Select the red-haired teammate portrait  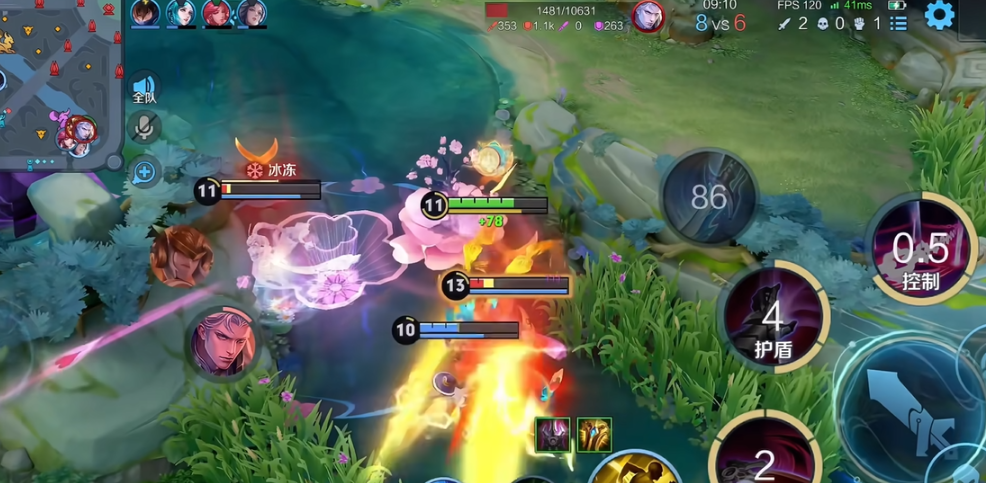click(x=216, y=13)
